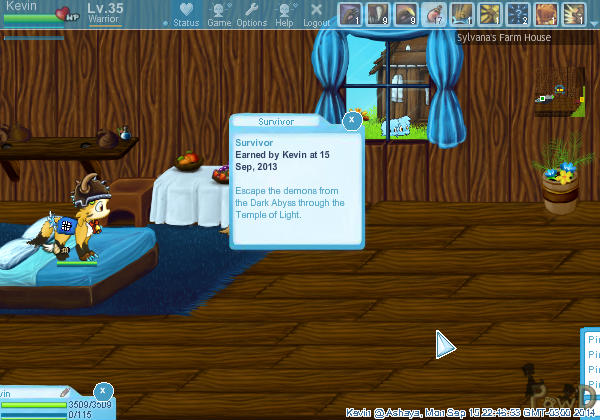Close the pet status panel
Viewport: 600px width, 420px height.
click(104, 391)
